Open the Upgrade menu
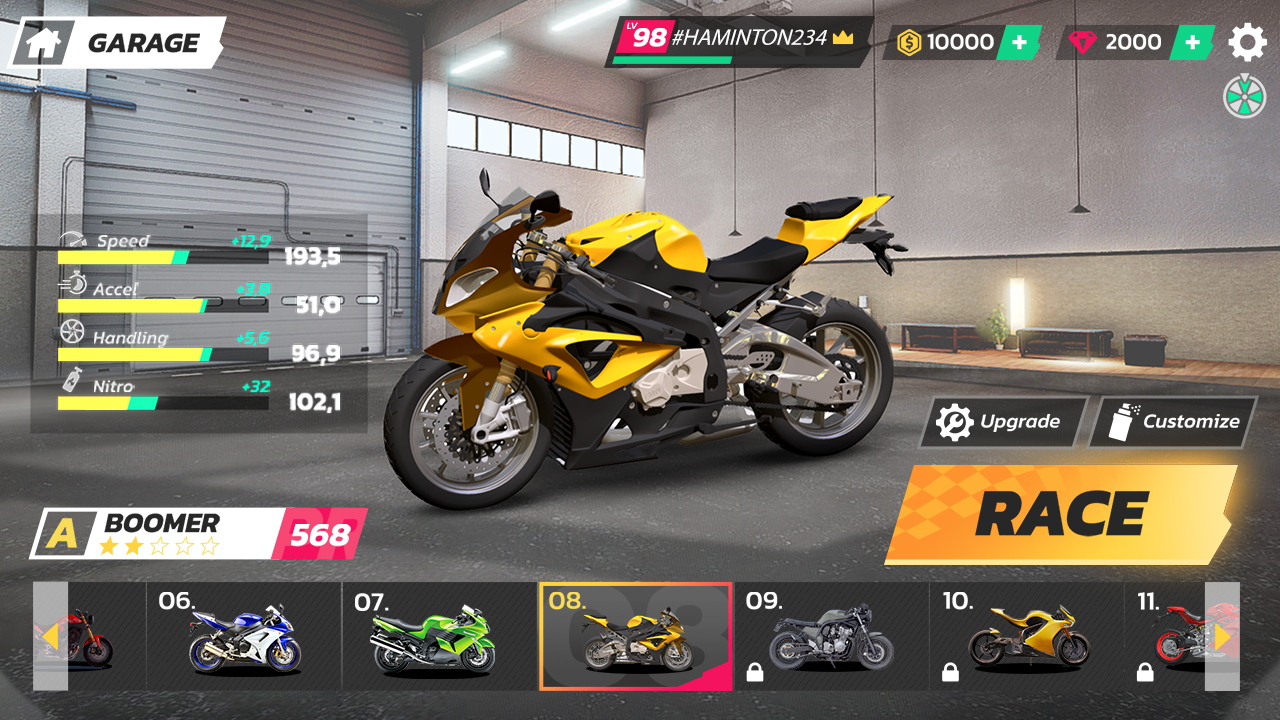Screen dimensions: 1280x720 point(1003,422)
